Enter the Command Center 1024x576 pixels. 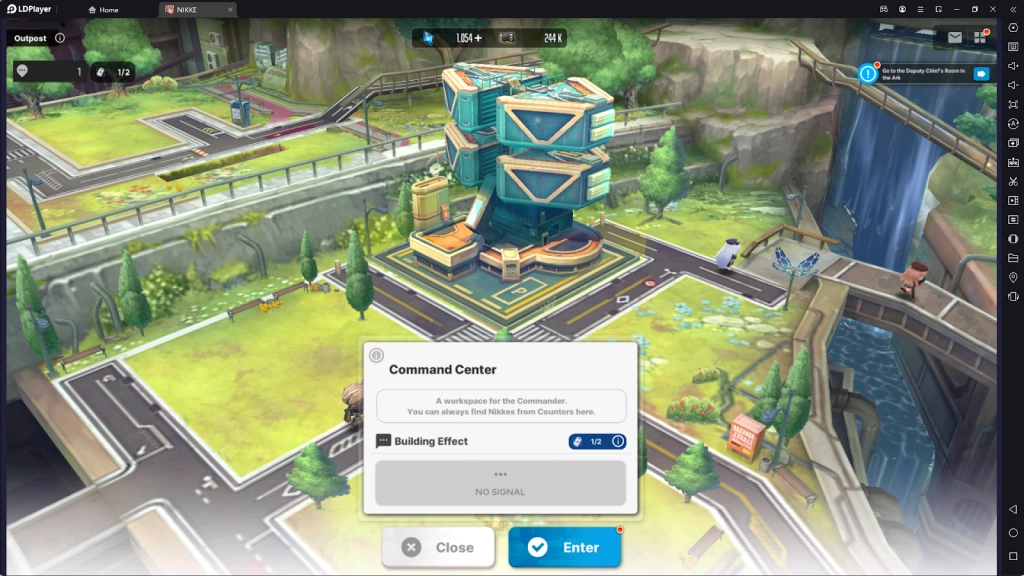(565, 547)
